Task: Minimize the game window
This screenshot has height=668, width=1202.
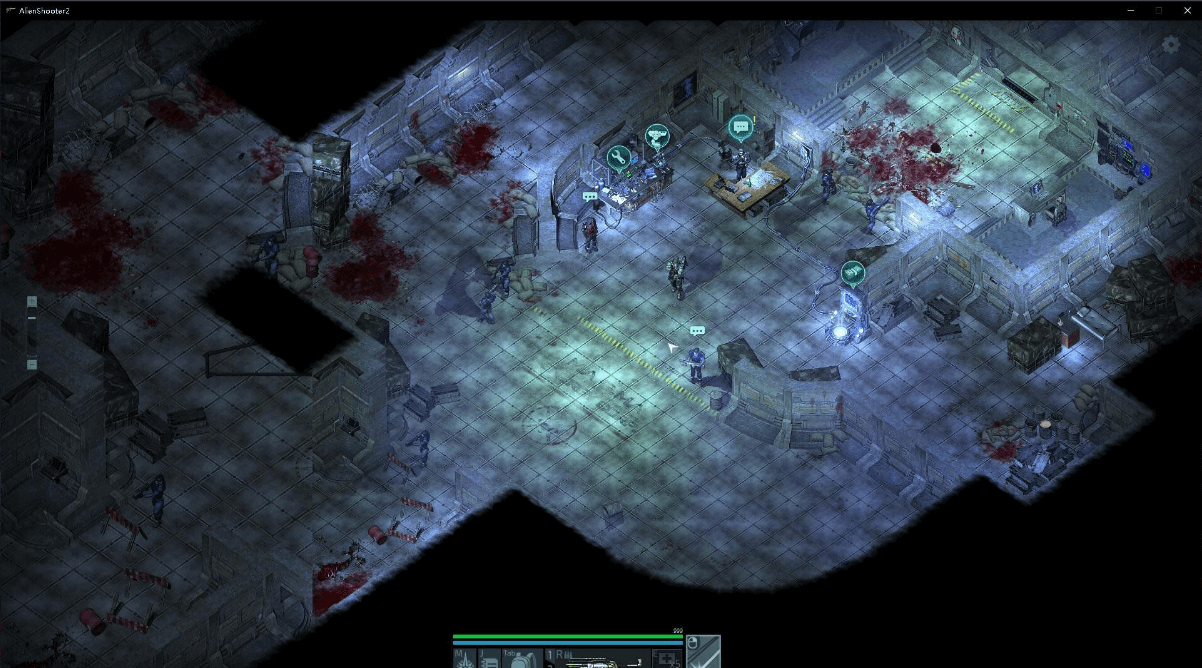Action: pyautogui.click(x=1130, y=10)
